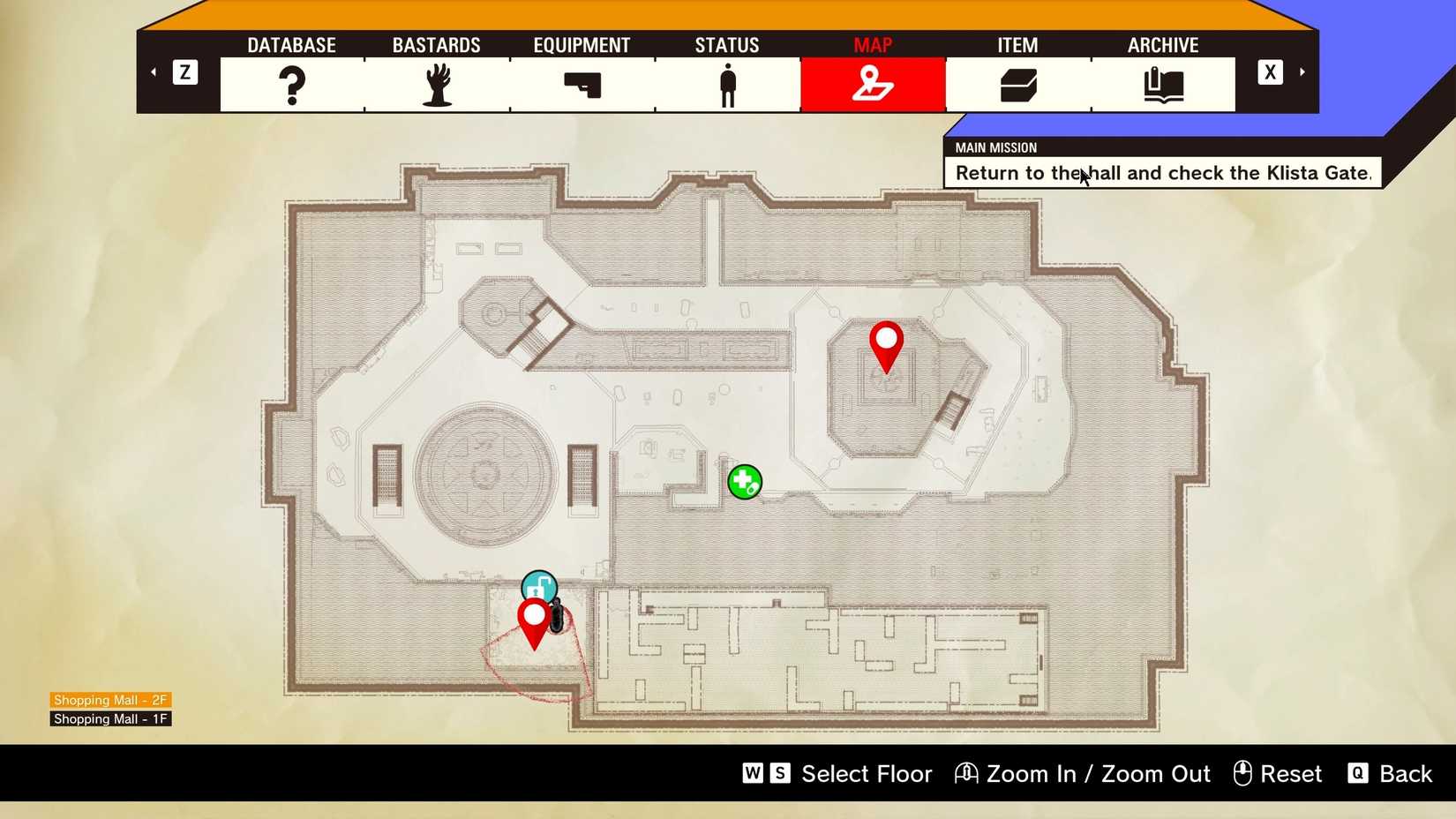1456x819 pixels.
Task: Click the Equipment gun icon
Action: click(581, 84)
